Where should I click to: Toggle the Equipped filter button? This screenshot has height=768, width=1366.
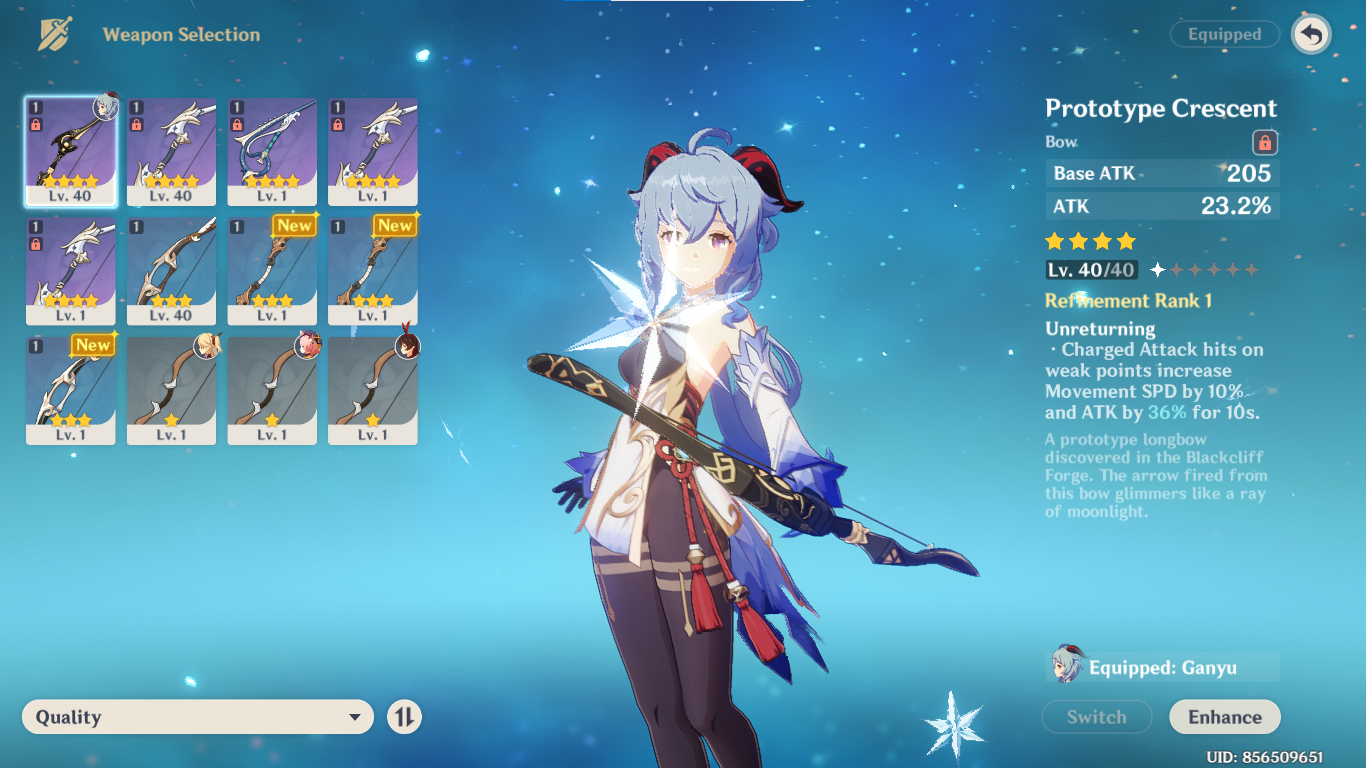coord(1224,34)
